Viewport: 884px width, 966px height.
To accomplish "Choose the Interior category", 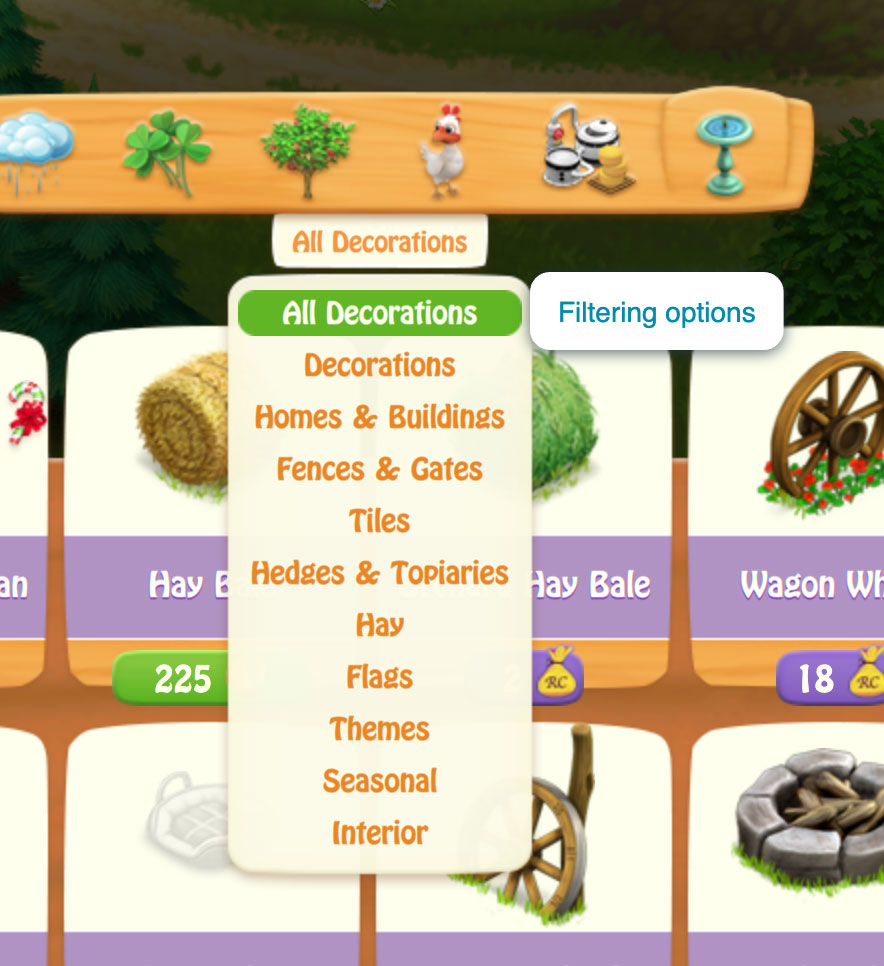I will [x=380, y=833].
